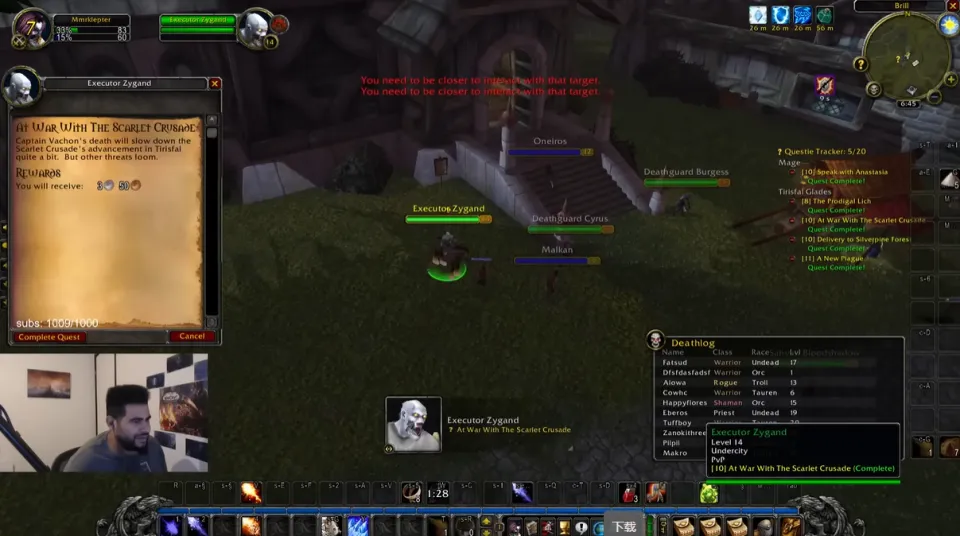Cancel the quest dialog
This screenshot has height=536, width=960.
(x=192, y=337)
